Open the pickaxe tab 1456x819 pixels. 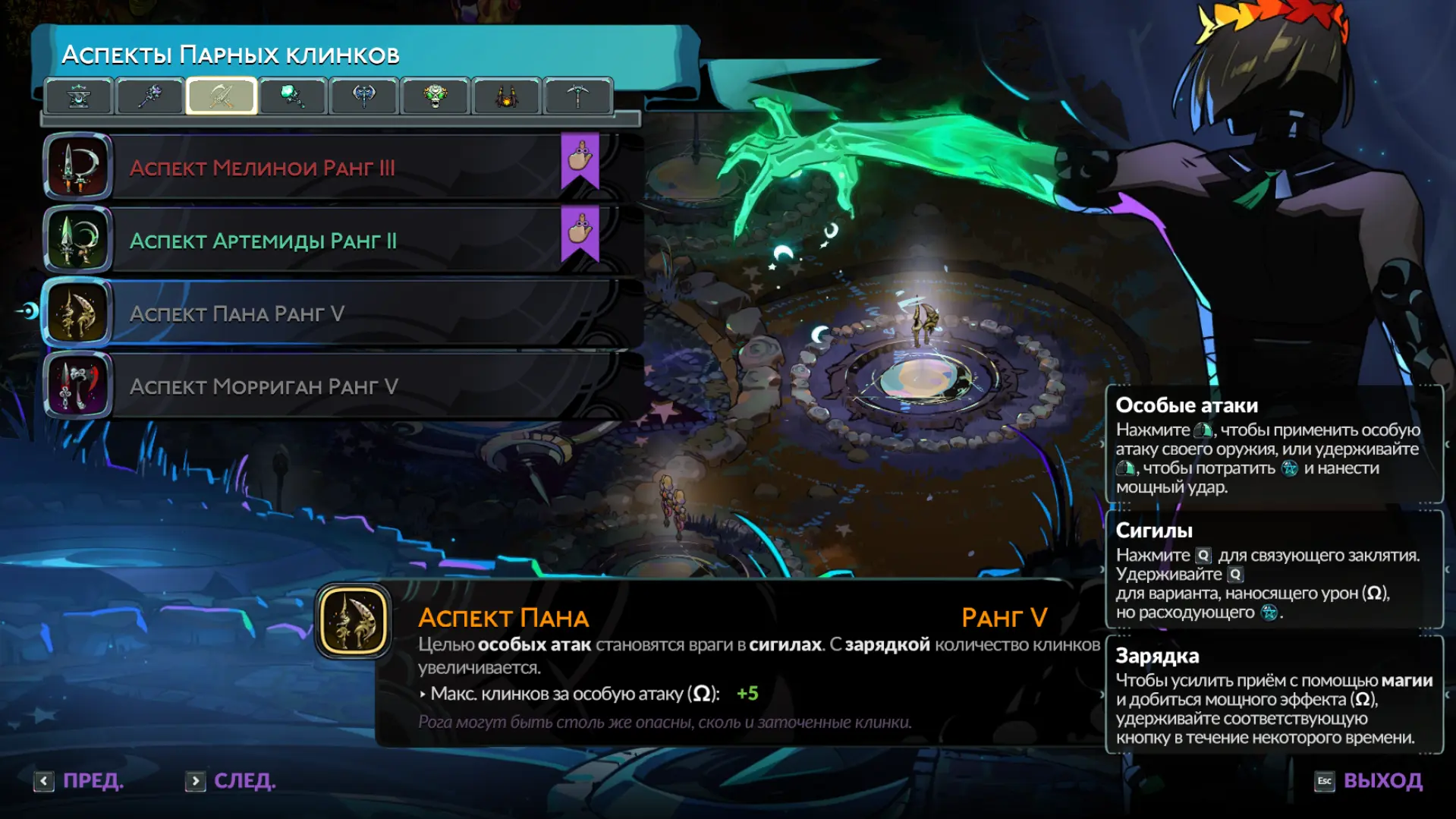[578, 96]
